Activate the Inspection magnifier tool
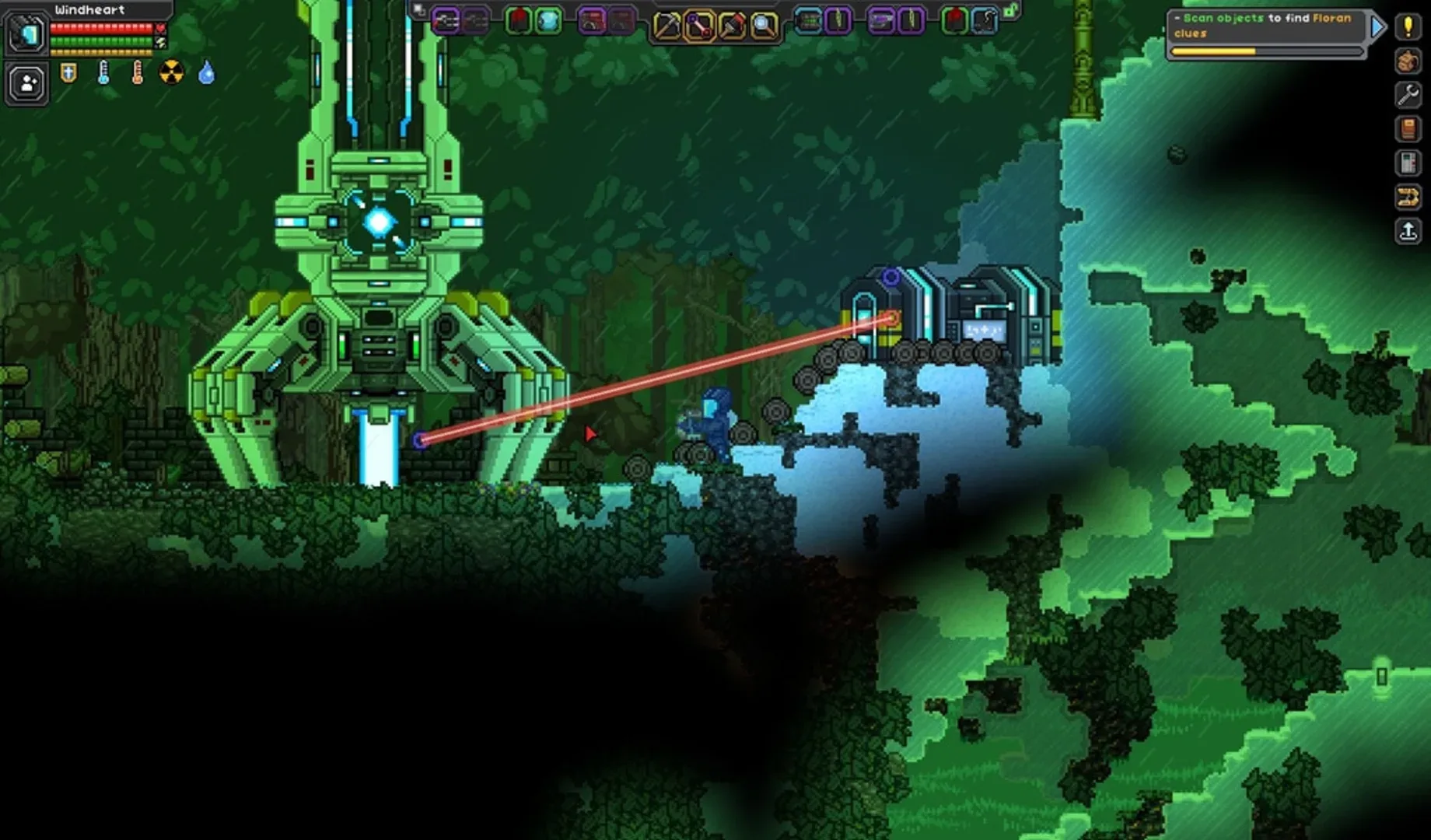 (762, 22)
